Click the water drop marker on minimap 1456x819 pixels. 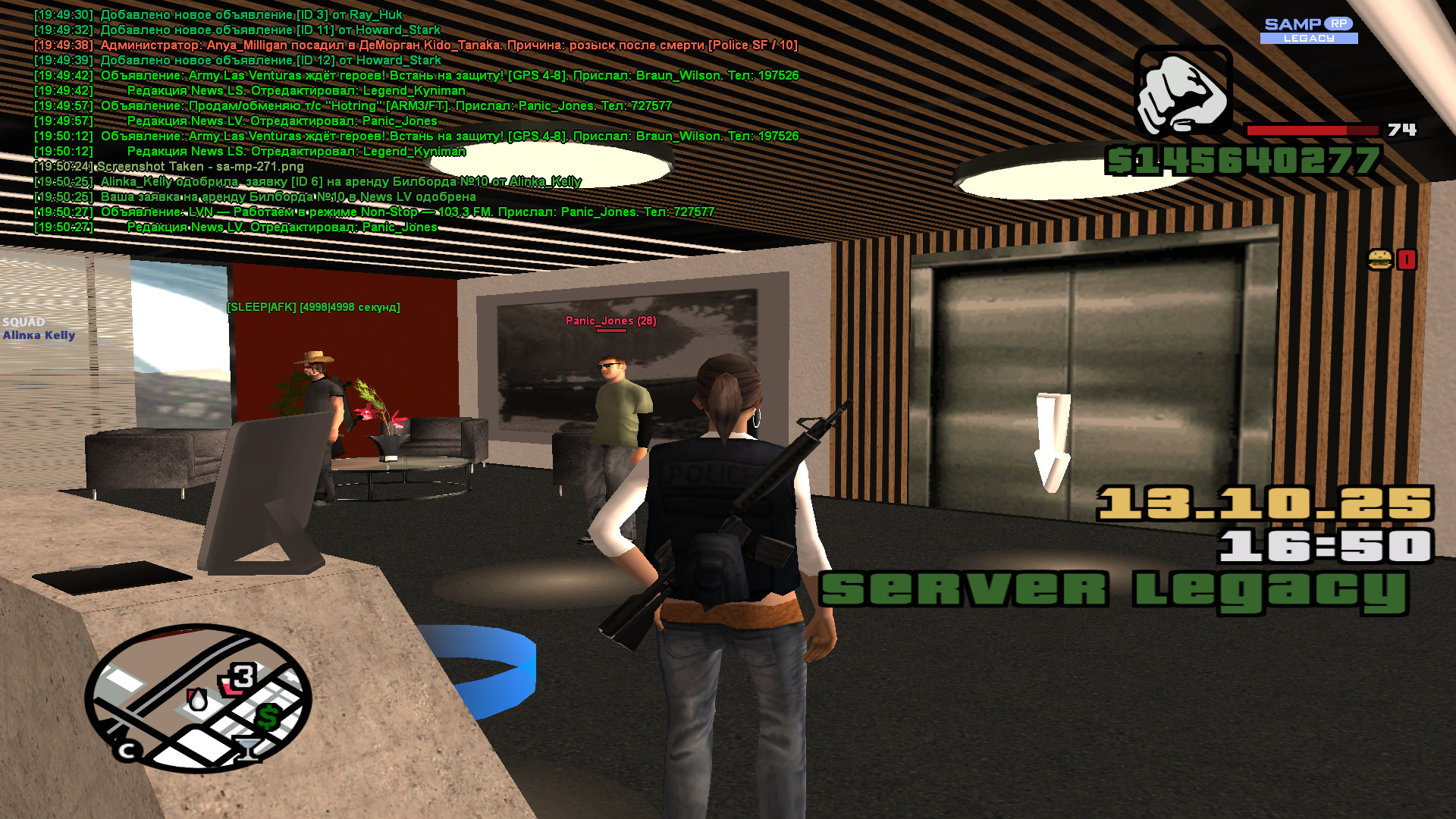[197, 699]
